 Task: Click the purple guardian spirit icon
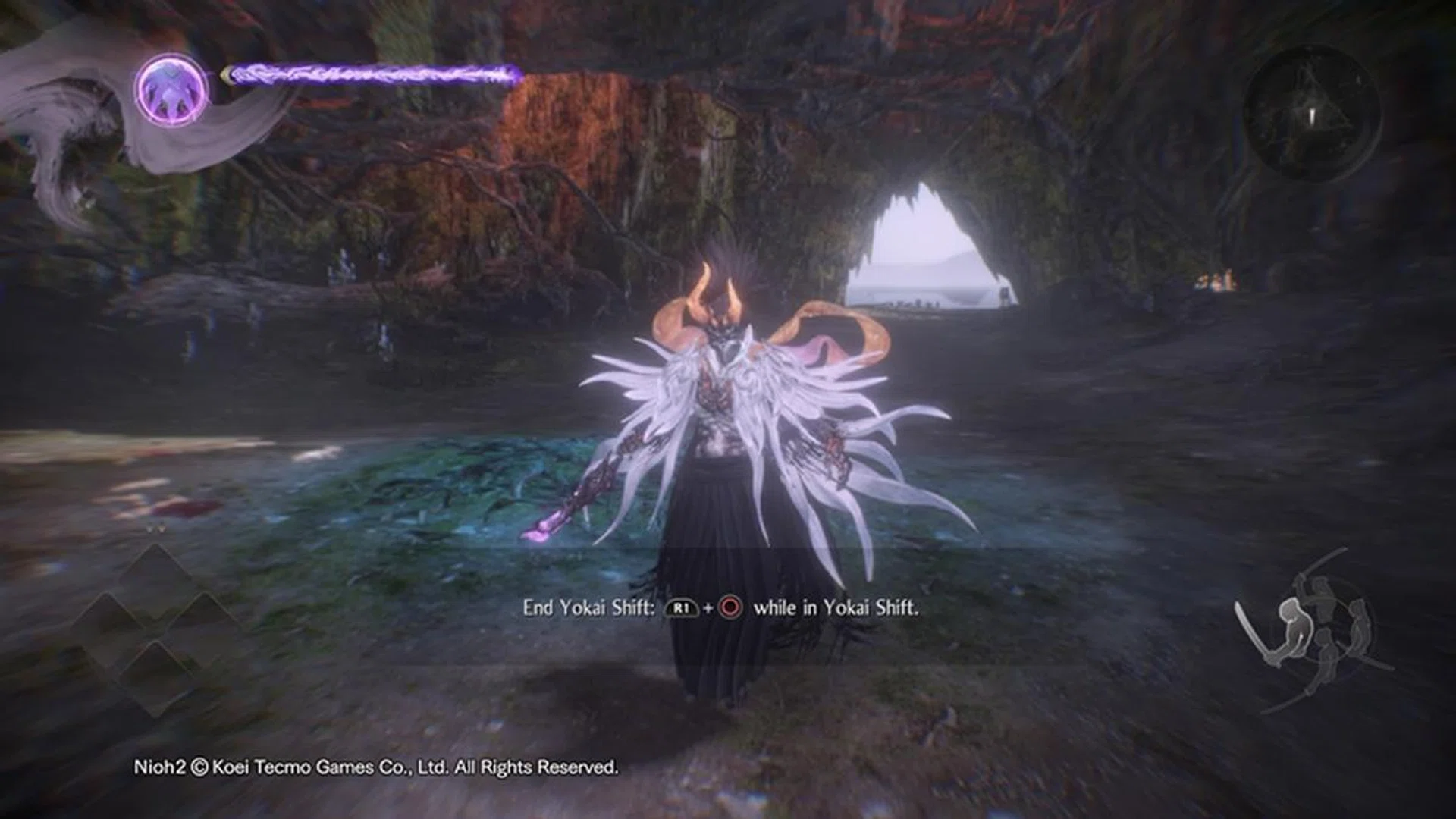tap(172, 89)
